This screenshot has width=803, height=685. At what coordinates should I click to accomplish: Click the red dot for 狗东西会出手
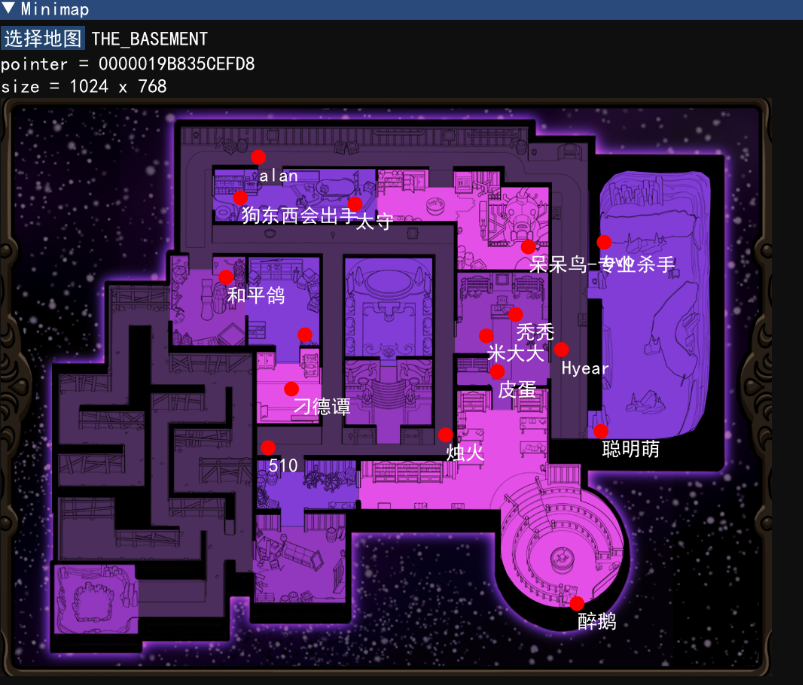click(x=241, y=198)
